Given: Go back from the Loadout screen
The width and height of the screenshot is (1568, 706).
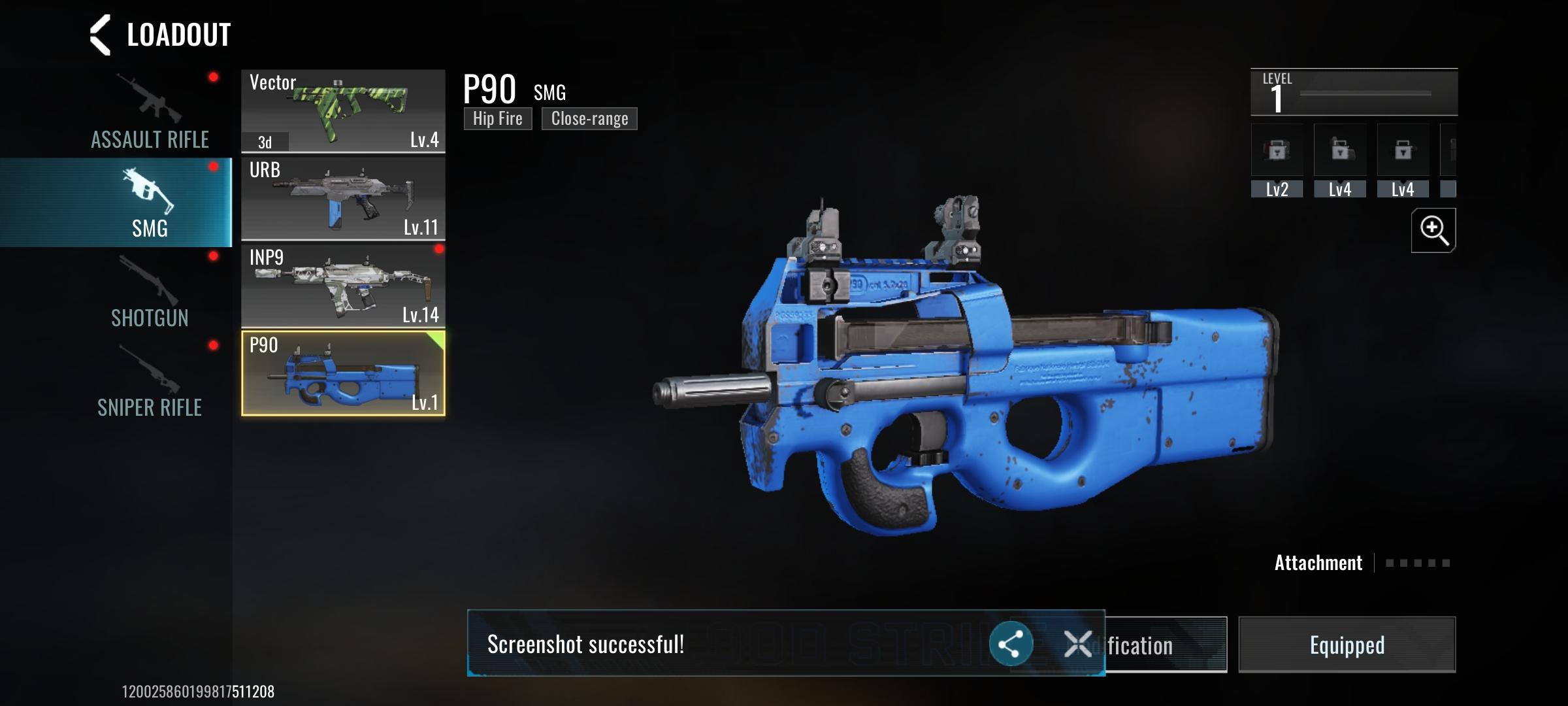Looking at the screenshot, I should (100, 35).
